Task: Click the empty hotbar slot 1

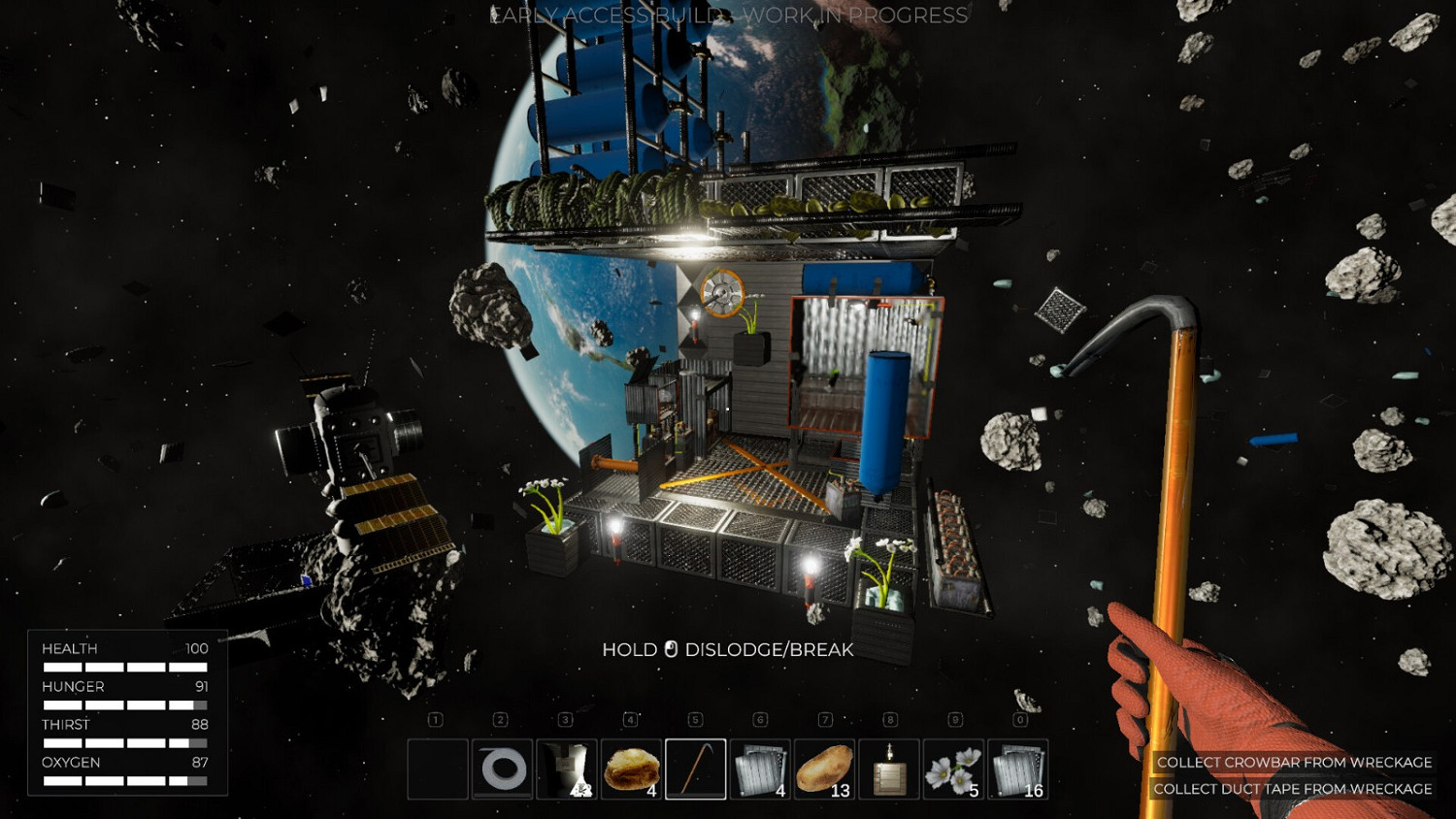Action: click(437, 771)
